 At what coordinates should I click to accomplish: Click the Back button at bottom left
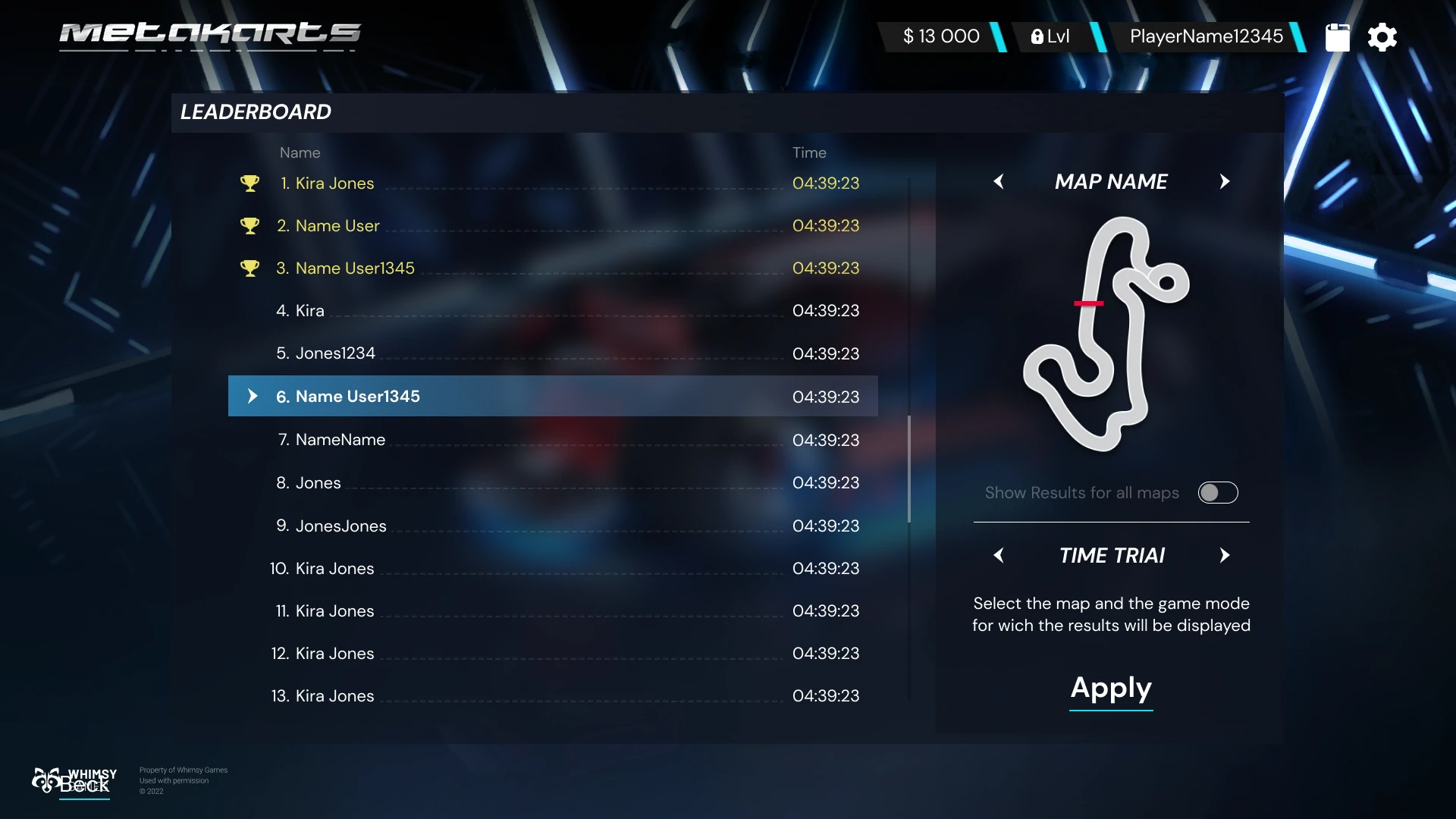click(x=84, y=786)
